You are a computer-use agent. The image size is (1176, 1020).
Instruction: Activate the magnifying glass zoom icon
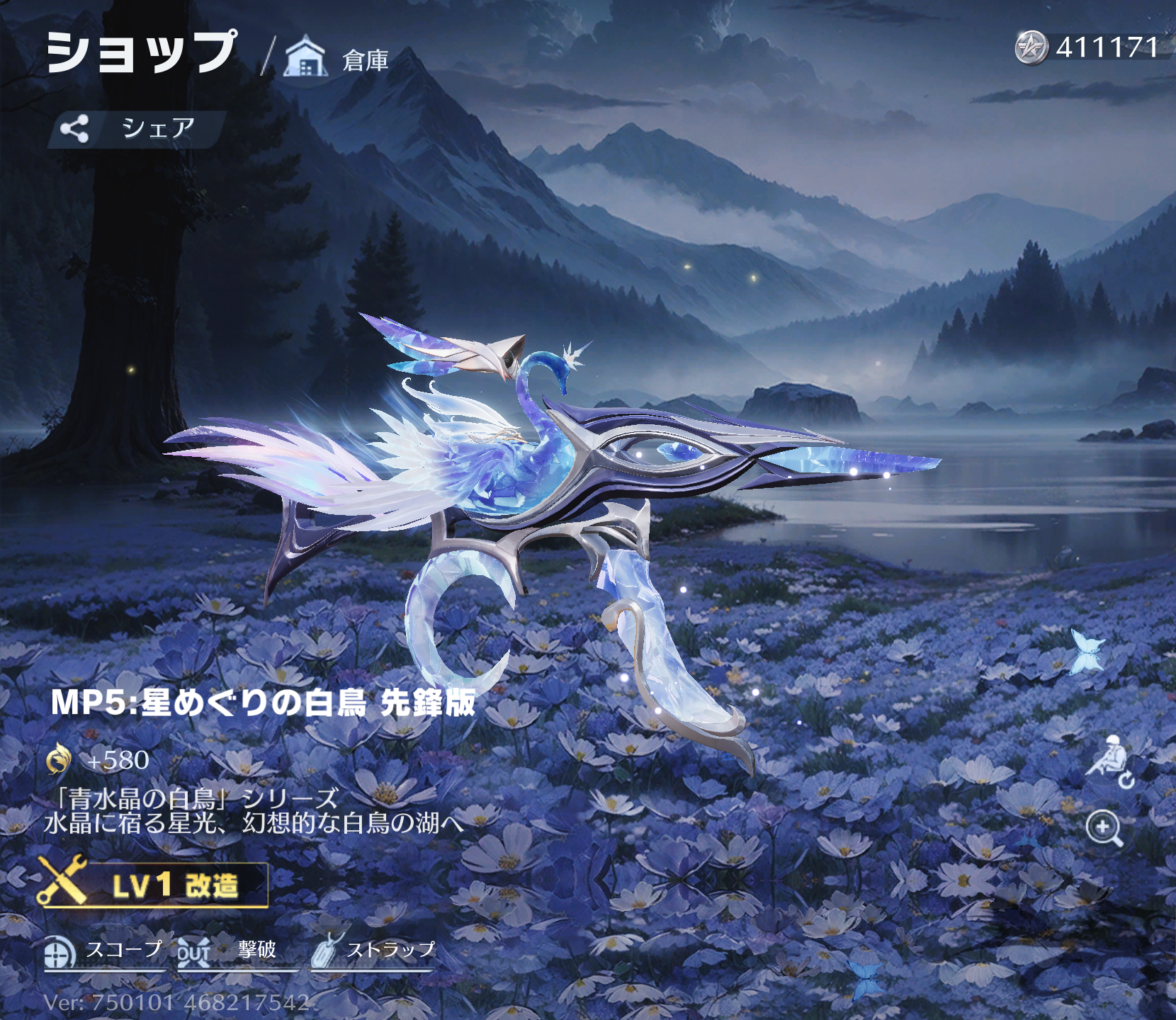pyautogui.click(x=1104, y=828)
